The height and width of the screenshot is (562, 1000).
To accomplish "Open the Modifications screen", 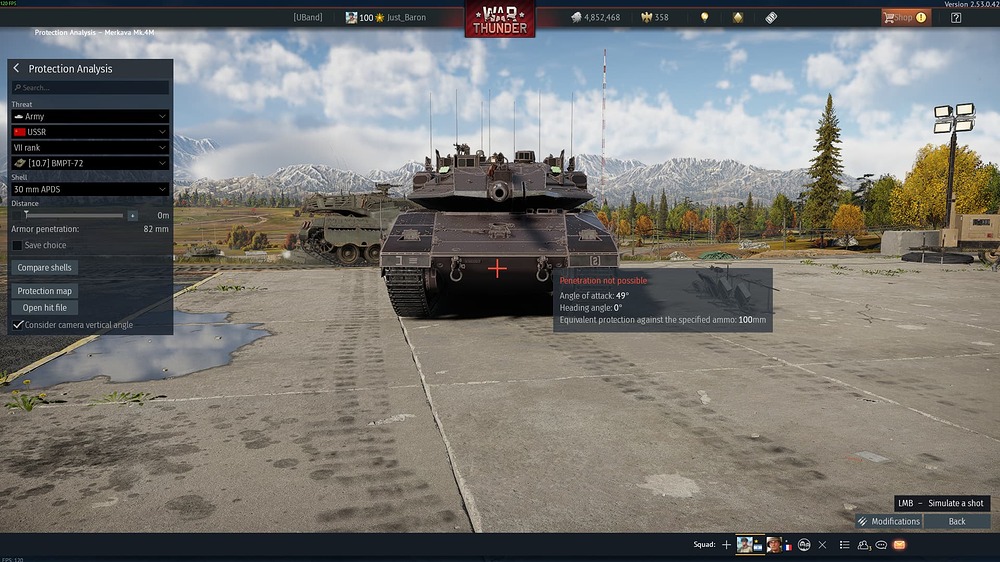I will pyautogui.click(x=888, y=521).
